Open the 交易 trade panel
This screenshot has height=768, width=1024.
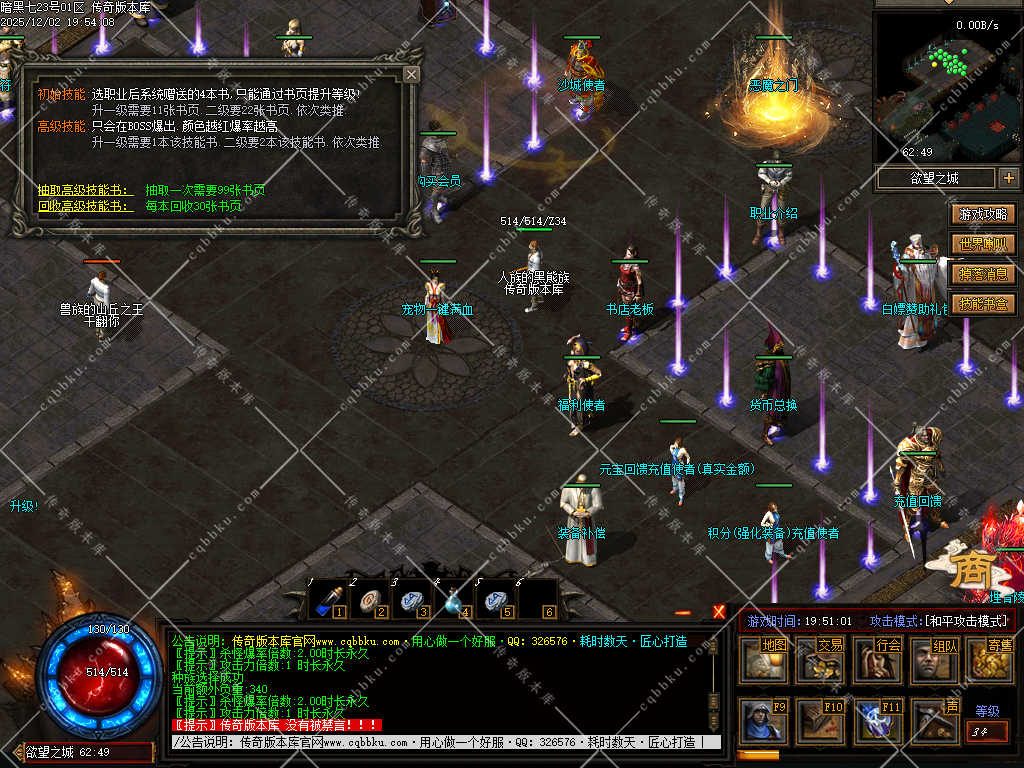tap(822, 661)
